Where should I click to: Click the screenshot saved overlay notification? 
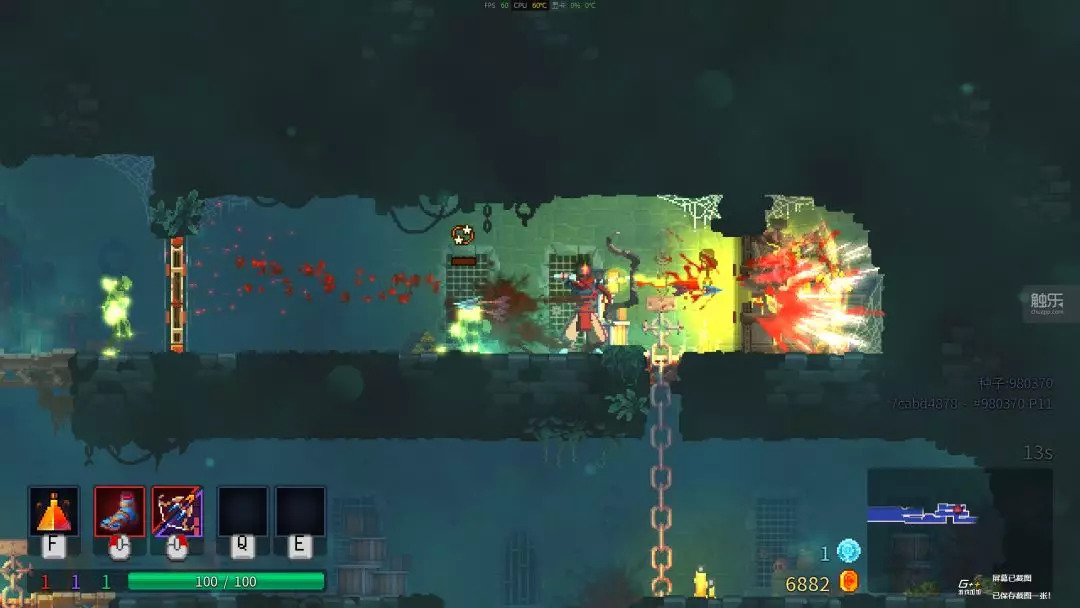[x=1010, y=585]
